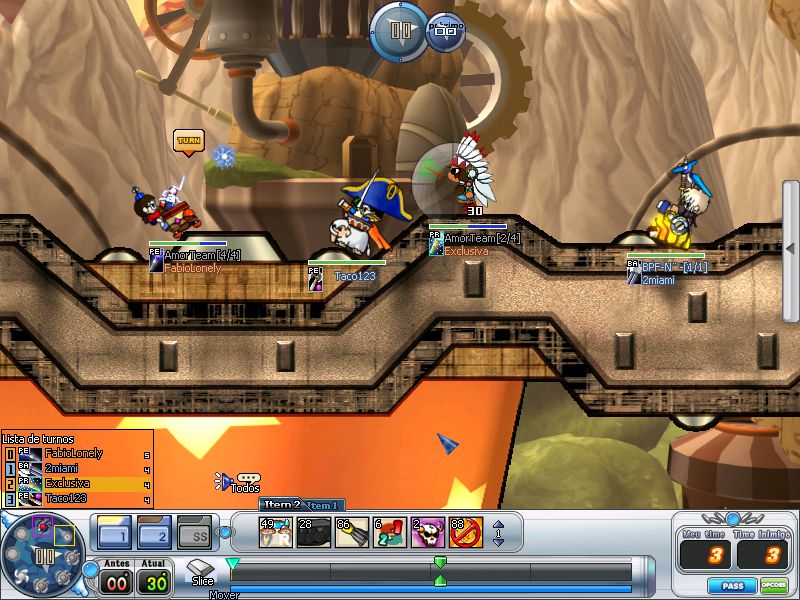Toggle the Slice power bar mode
Viewport: 800px width, 600px height.
point(201,573)
